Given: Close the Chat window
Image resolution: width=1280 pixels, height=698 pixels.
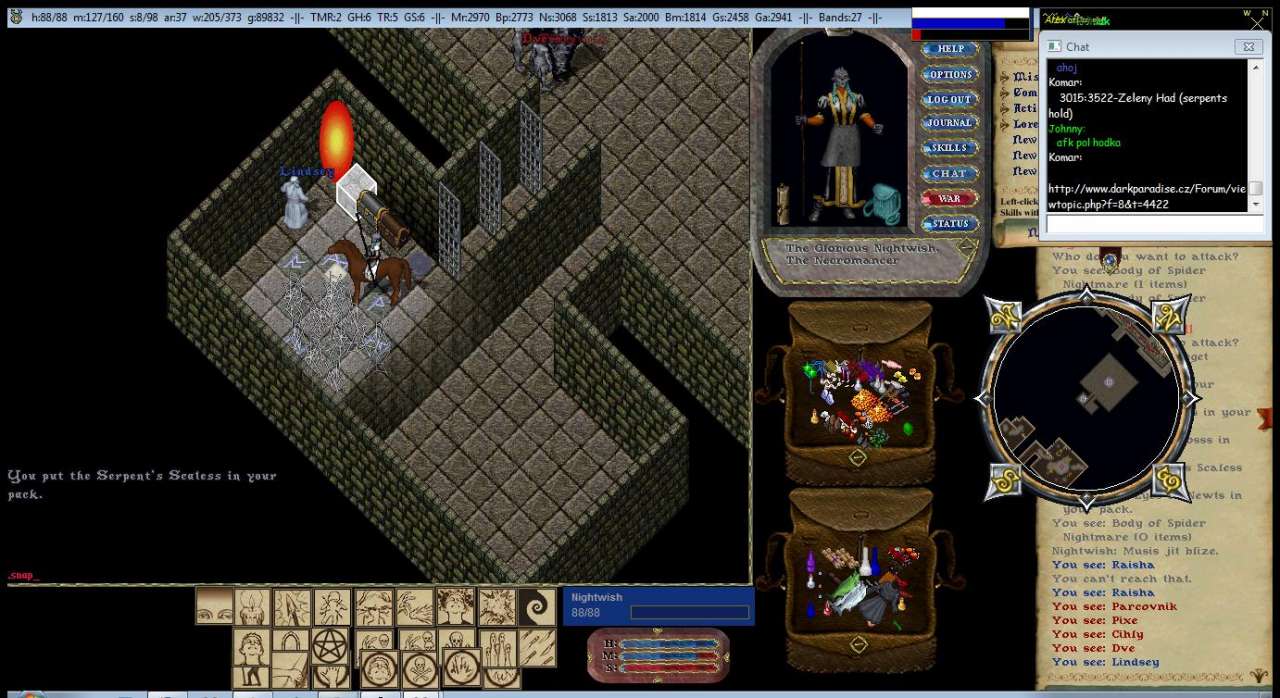Looking at the screenshot, I should coord(1247,47).
